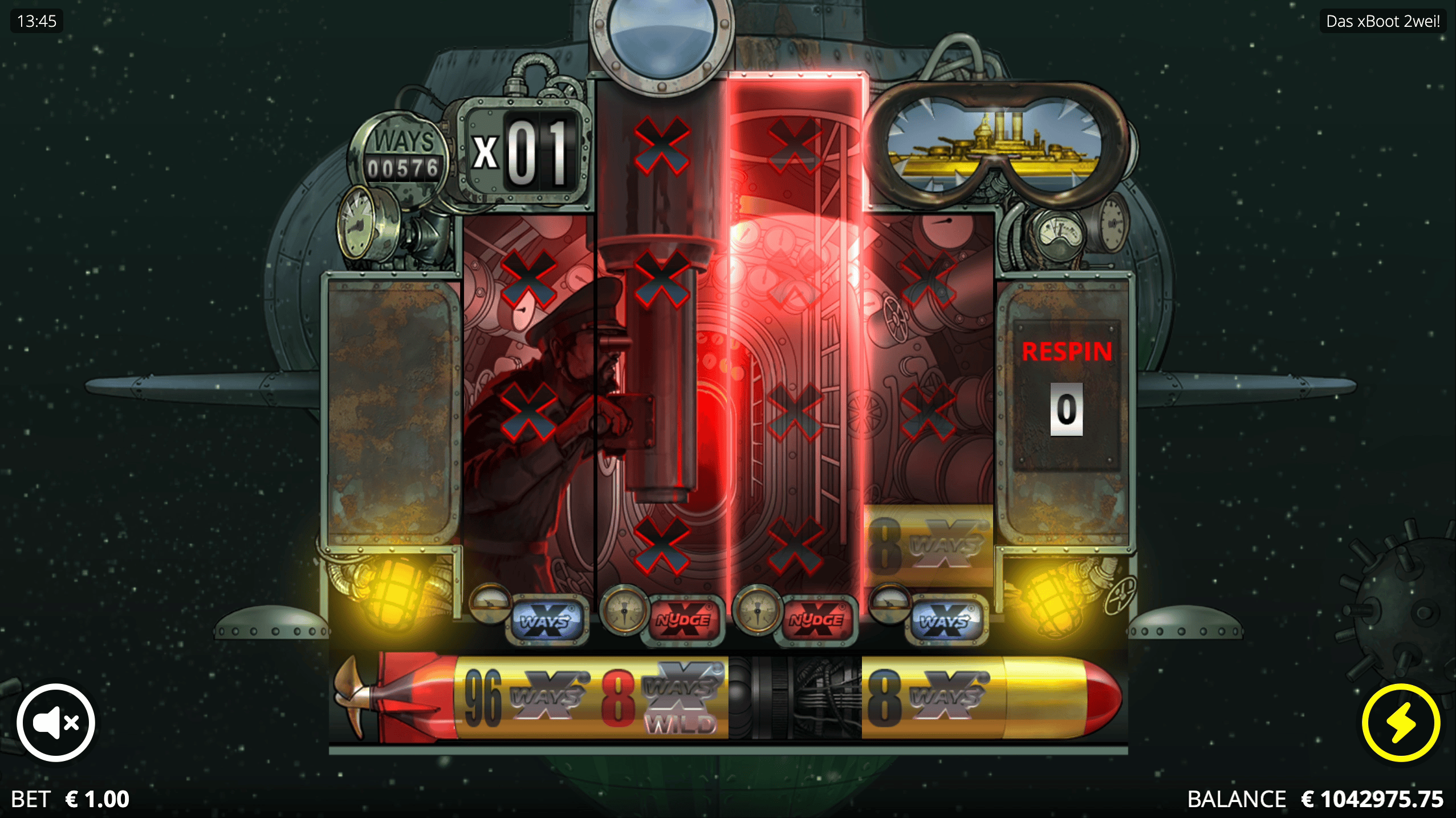
Task: Click the red xNudge badge under reel three
Action: (x=686, y=622)
